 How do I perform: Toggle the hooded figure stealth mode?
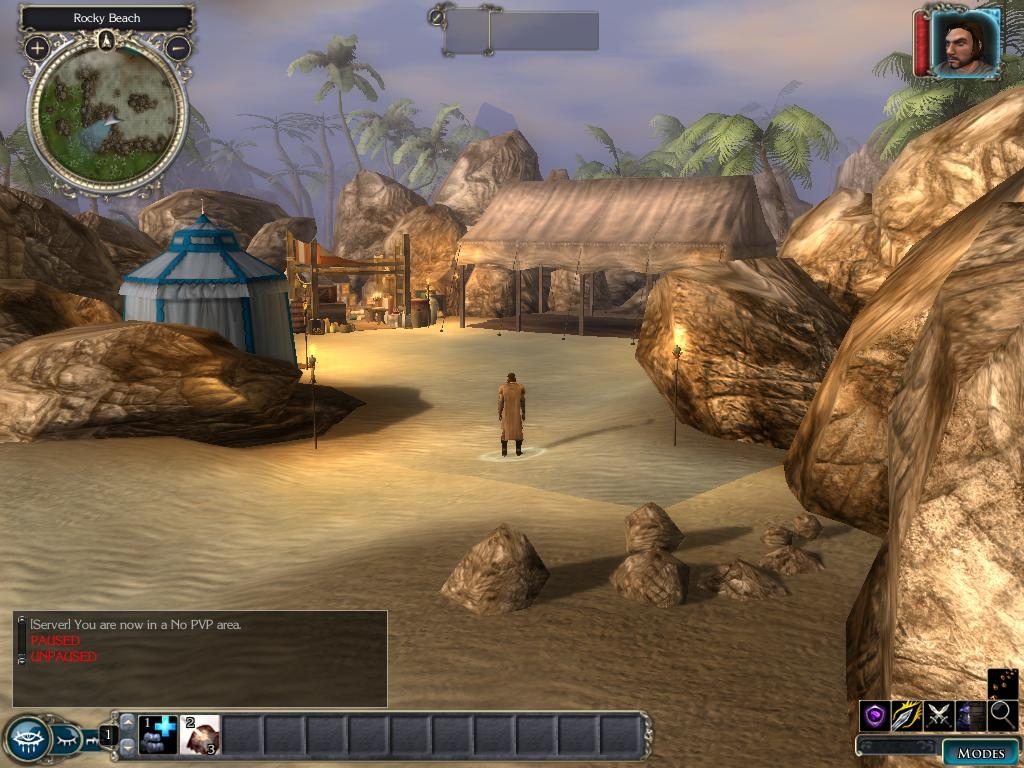tap(971, 715)
